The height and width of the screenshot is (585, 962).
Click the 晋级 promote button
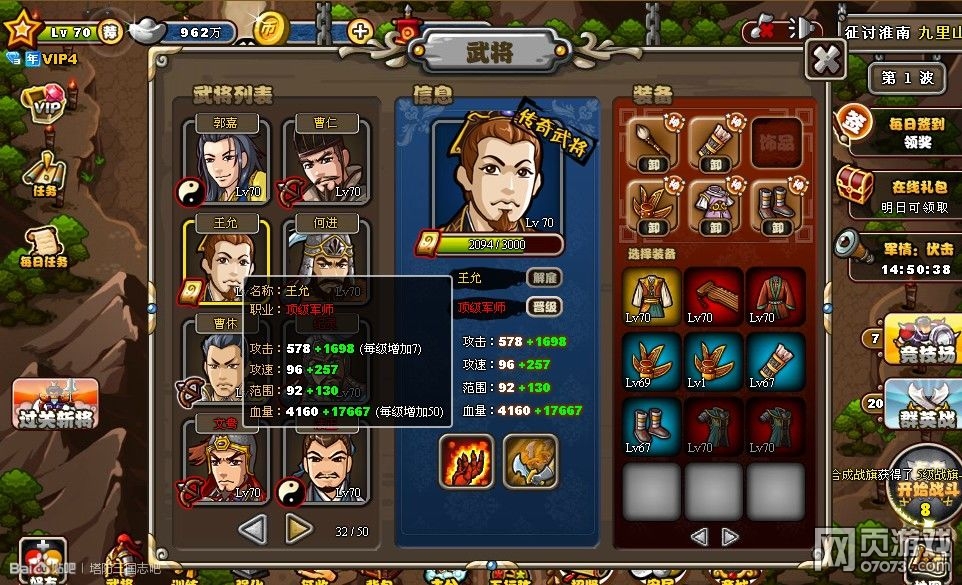[544, 307]
